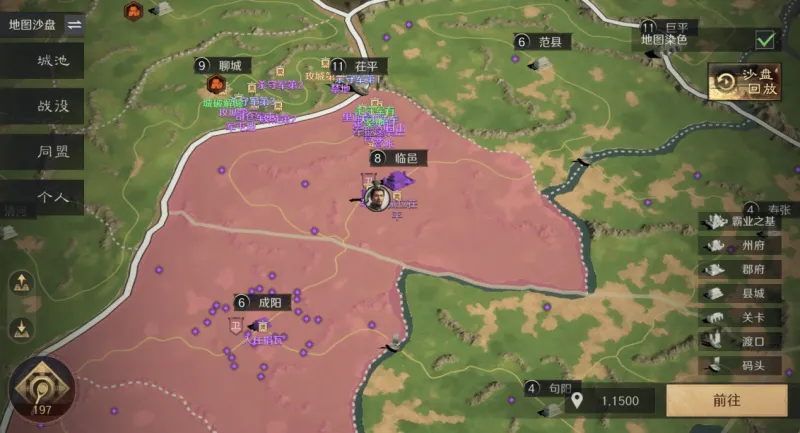
Task: Open the 战役 menu entry
Action: (x=53, y=106)
